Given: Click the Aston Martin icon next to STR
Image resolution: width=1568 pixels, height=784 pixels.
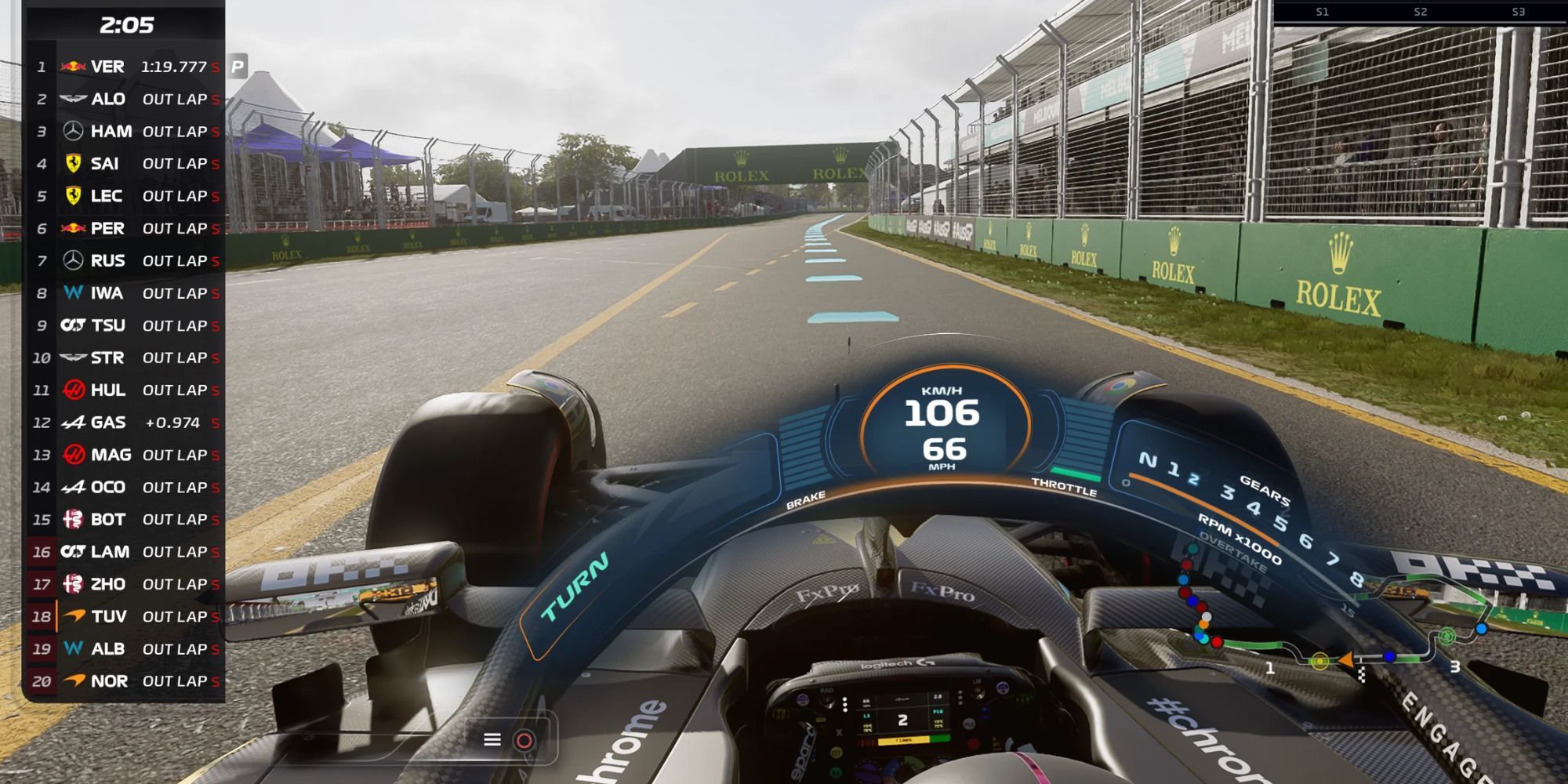Looking at the screenshot, I should pos(74,357).
